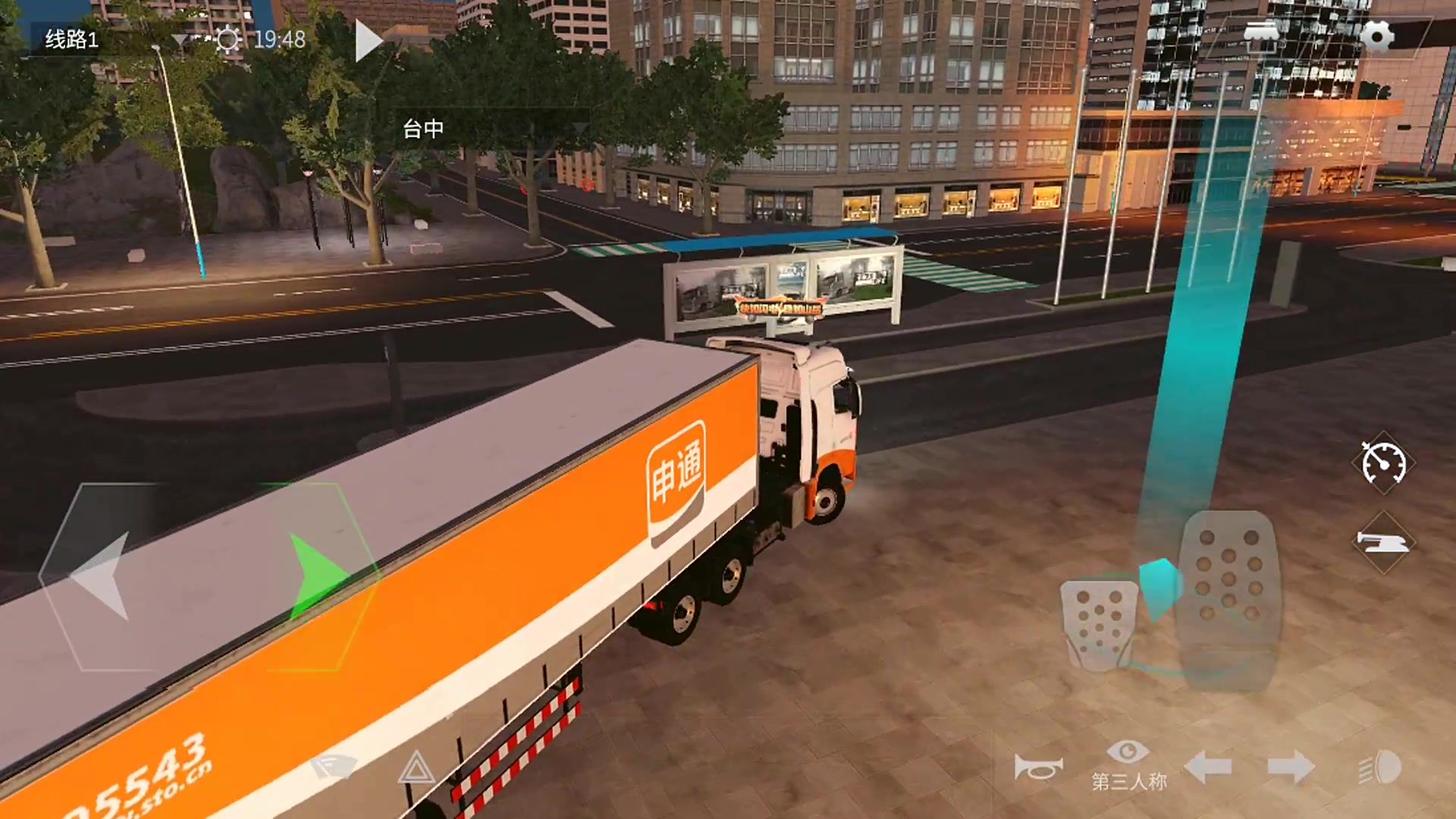Toggle the headlights icon
1456x819 pixels.
coord(1380,767)
